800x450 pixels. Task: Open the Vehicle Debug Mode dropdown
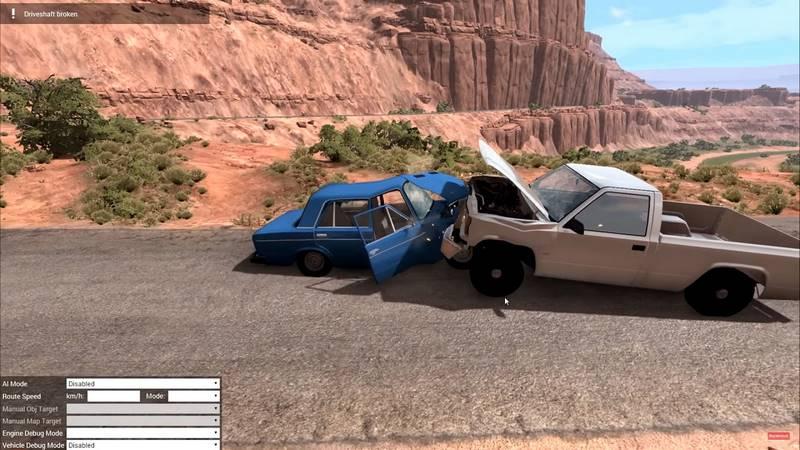142,445
